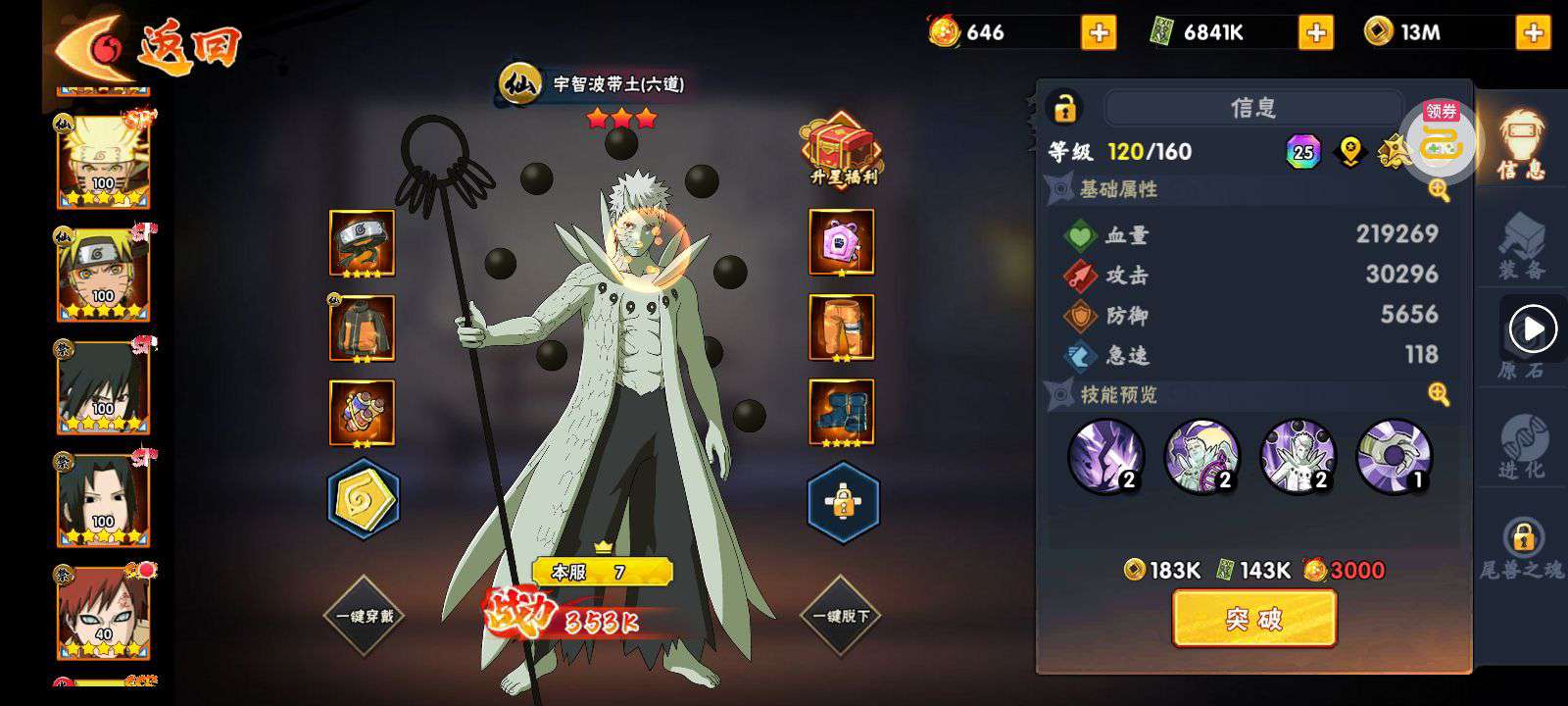This screenshot has width=1568, height=706.
Task: Tap the yellow 突破 breakthrough button
Action: tap(1253, 619)
